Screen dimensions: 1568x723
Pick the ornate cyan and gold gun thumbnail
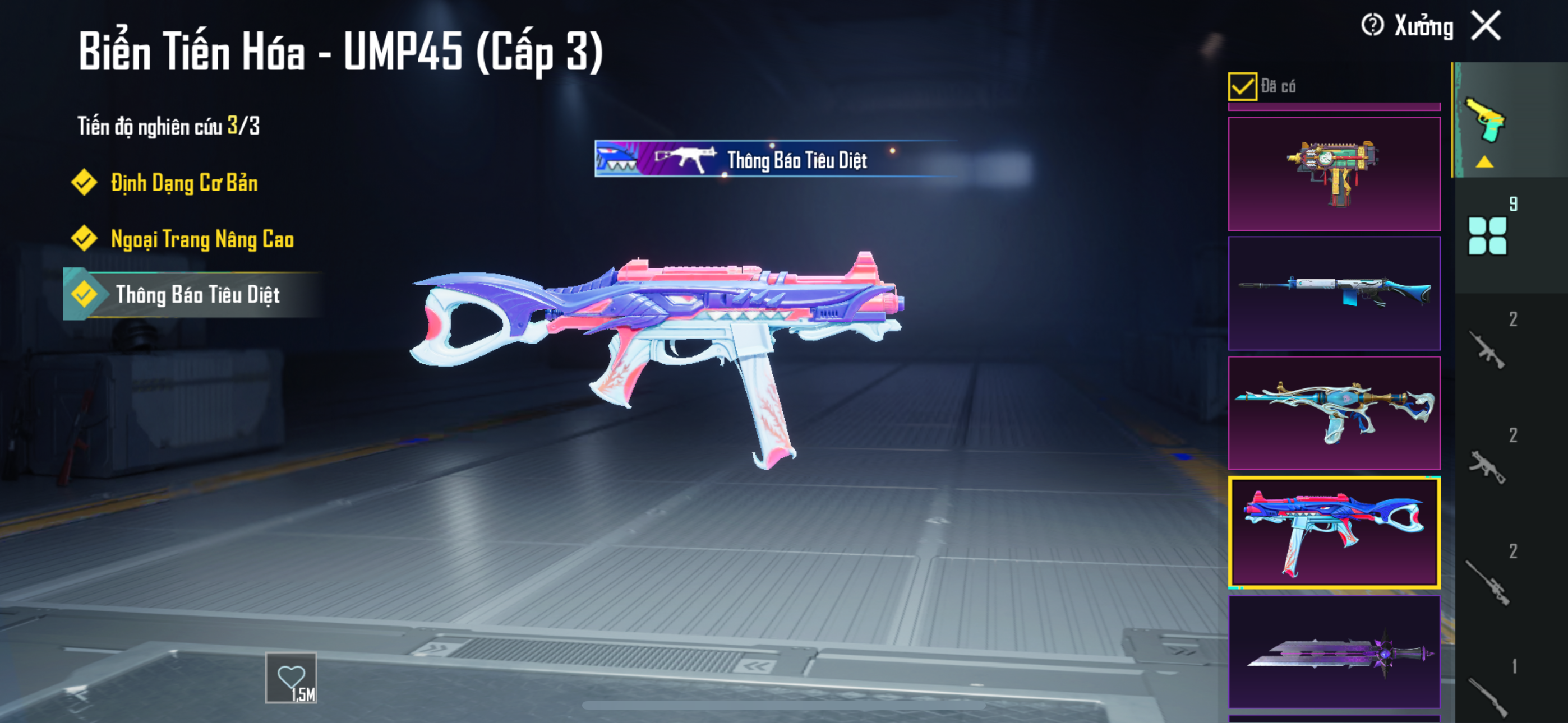pyautogui.click(x=1334, y=413)
